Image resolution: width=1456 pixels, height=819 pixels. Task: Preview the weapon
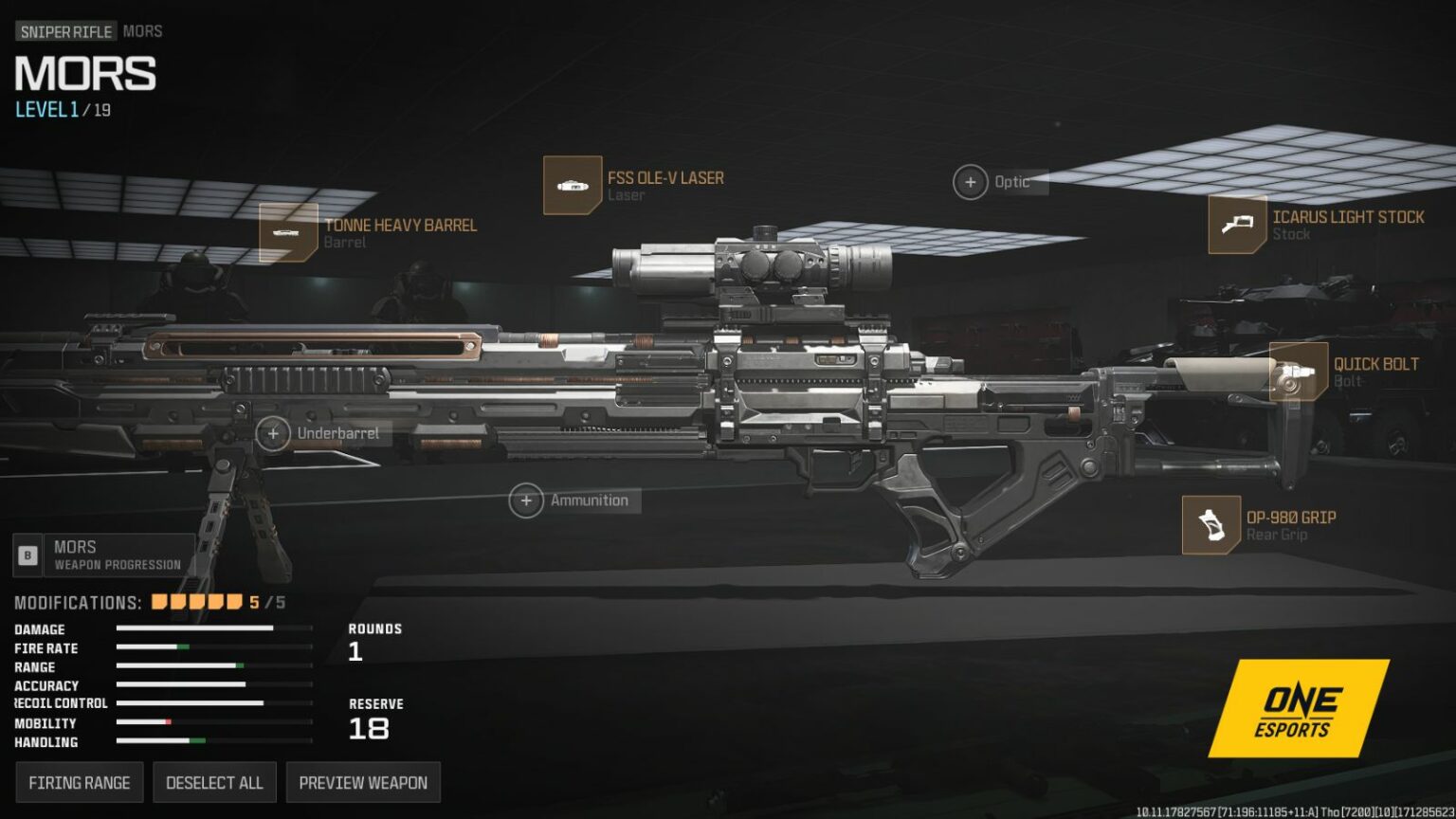tap(363, 783)
